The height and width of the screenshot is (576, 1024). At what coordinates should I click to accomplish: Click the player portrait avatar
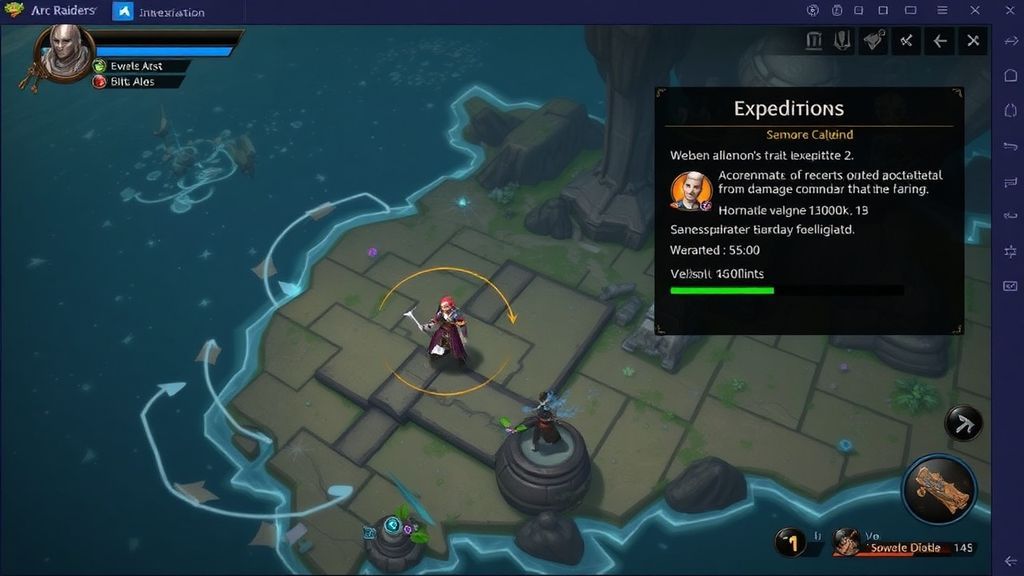click(x=66, y=50)
